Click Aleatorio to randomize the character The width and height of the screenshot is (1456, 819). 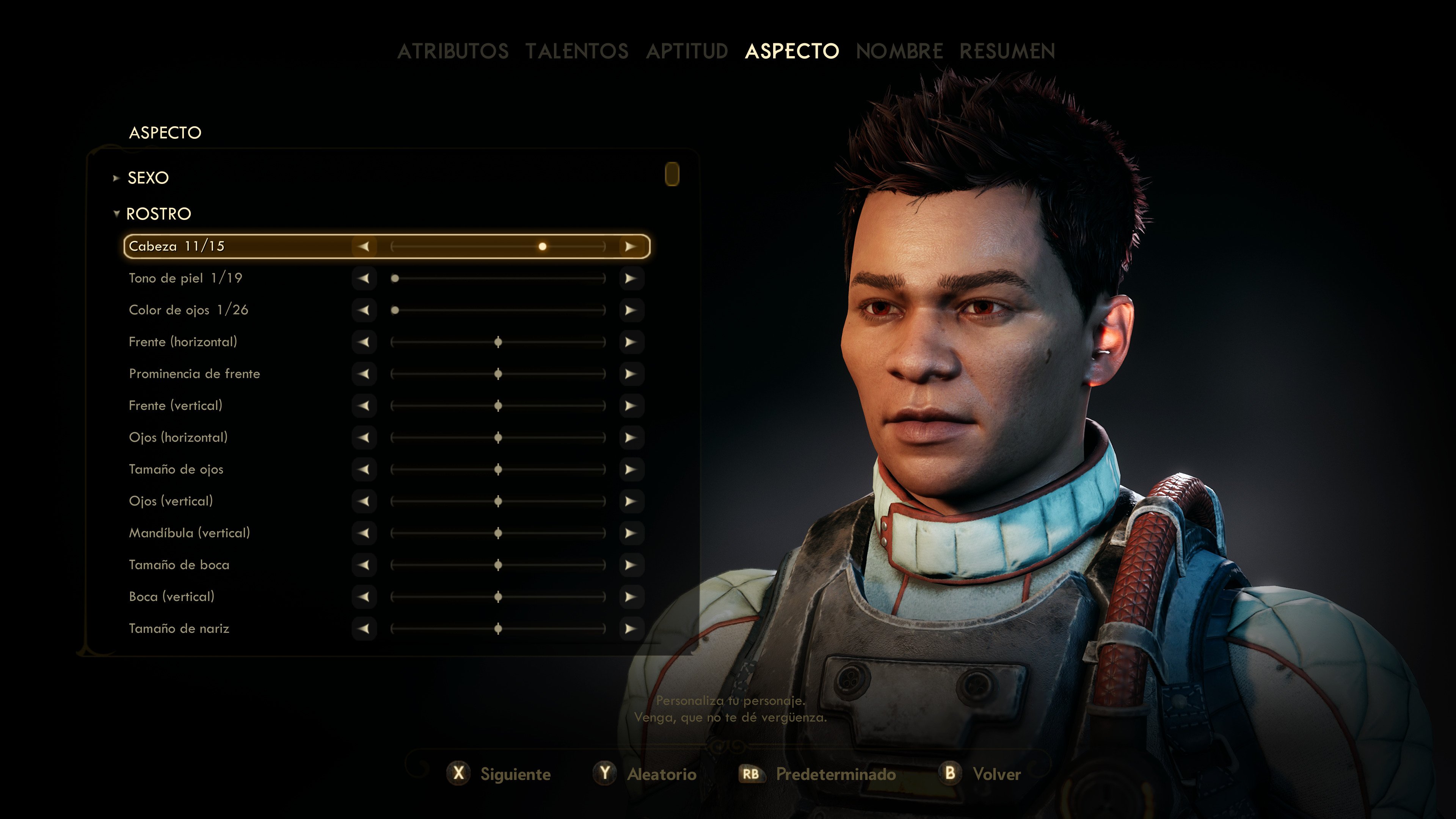[662, 774]
